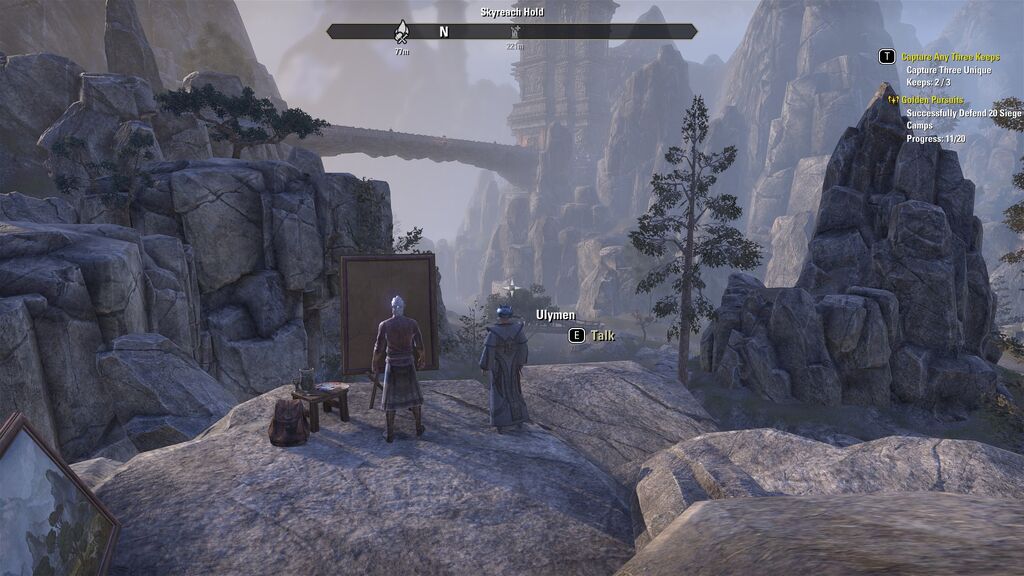Select the Capture Any Three Keeps quest tracker

950,57
